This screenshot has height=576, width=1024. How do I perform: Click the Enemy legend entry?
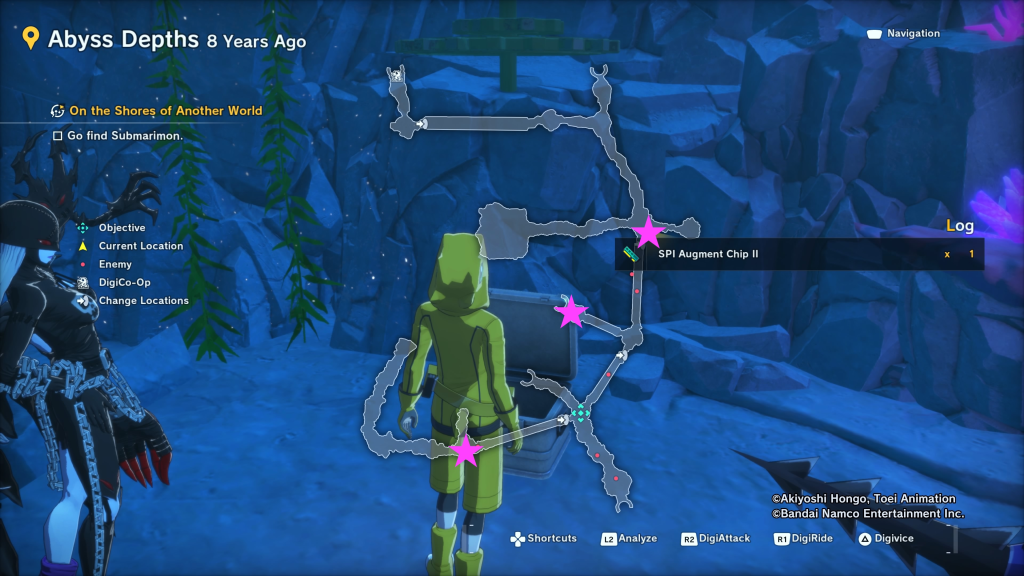pos(114,264)
